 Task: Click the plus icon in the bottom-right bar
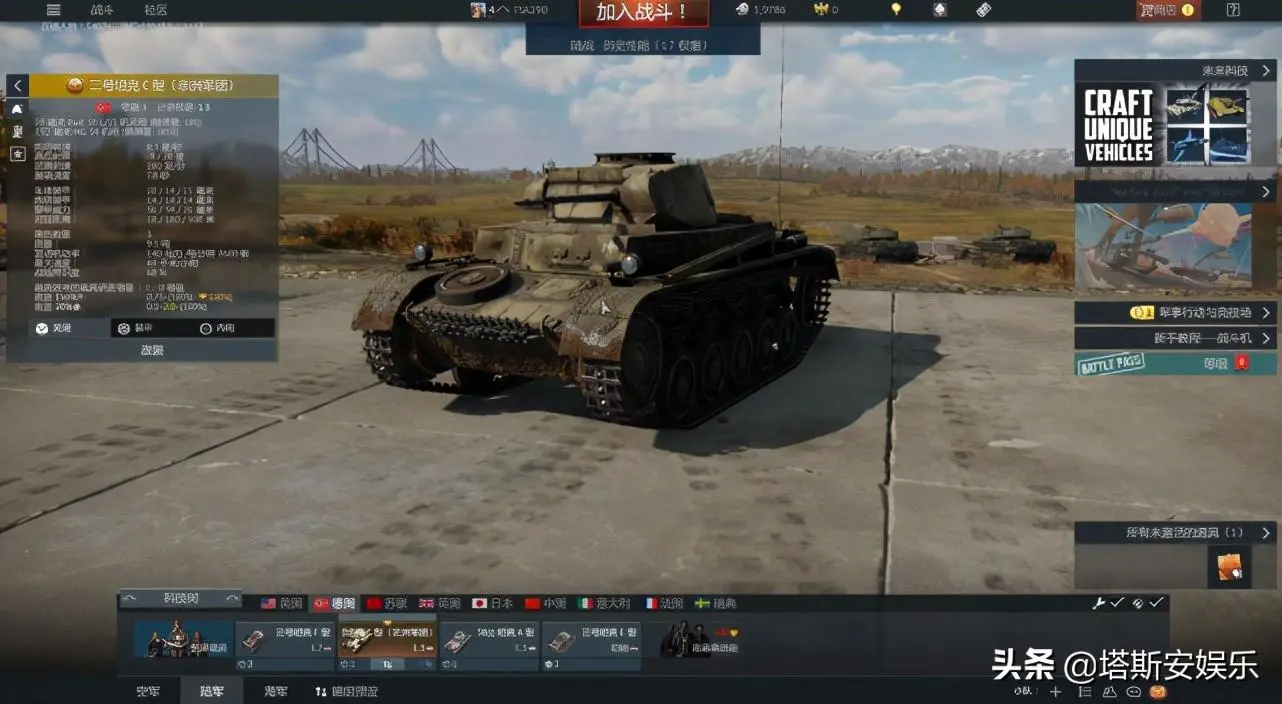click(1055, 691)
